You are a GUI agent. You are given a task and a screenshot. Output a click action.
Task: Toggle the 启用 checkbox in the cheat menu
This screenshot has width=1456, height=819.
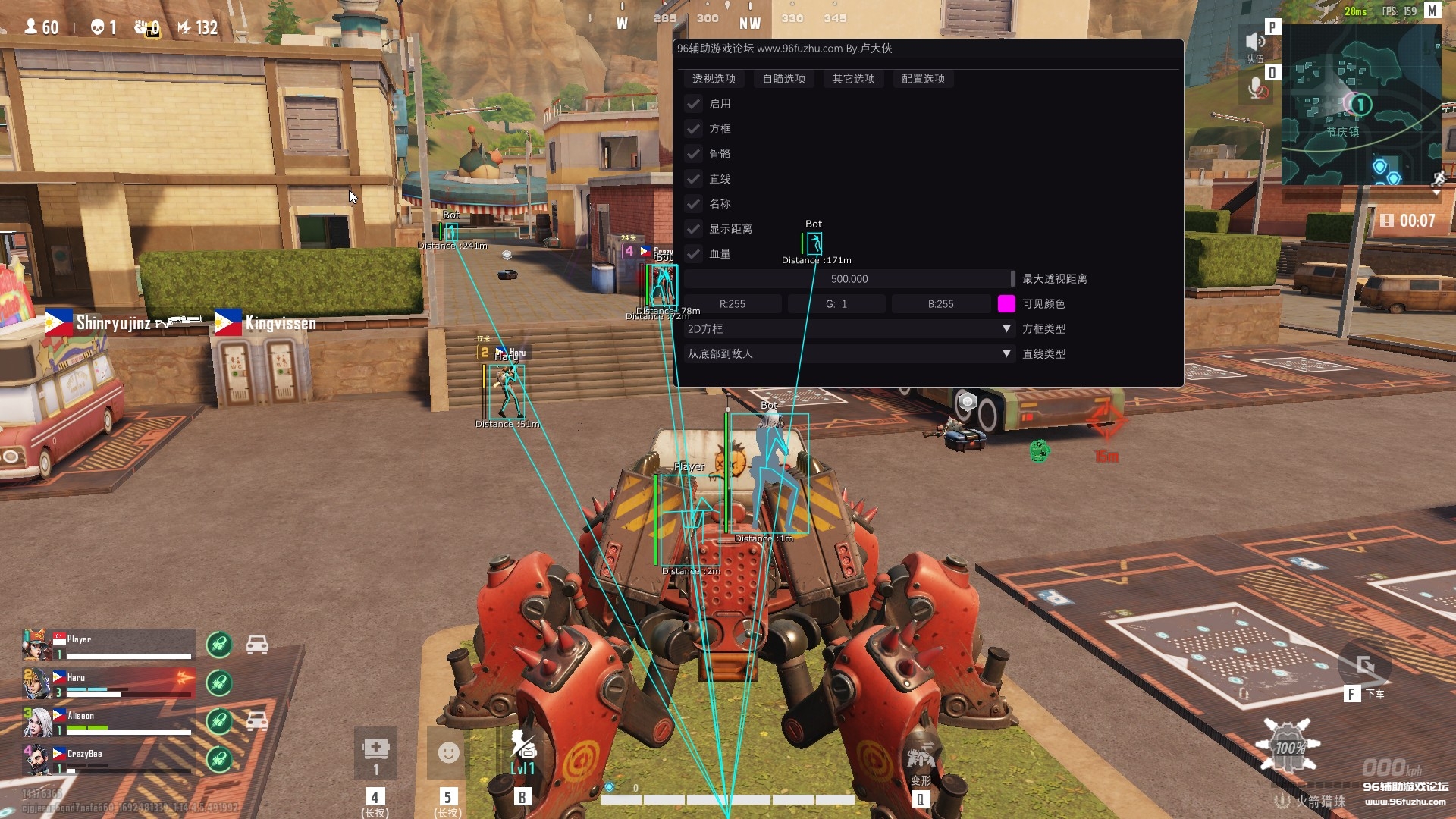click(693, 104)
